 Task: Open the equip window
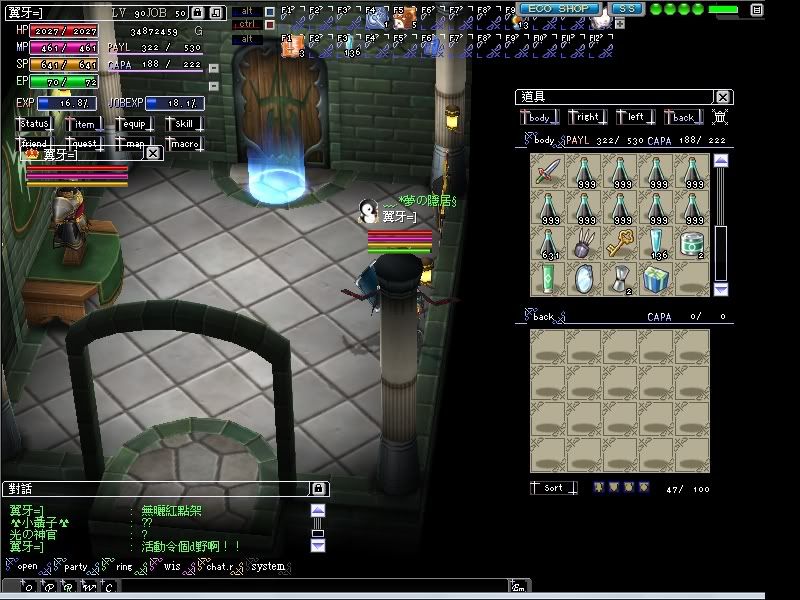click(133, 124)
